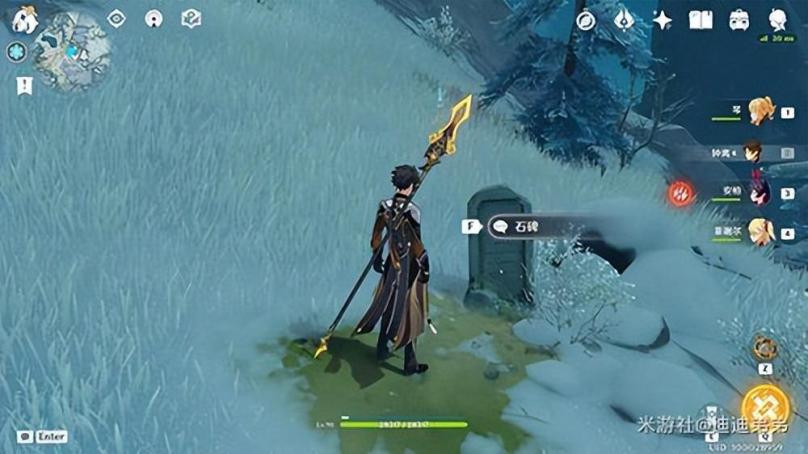Switch to party member Fischl (菲谢尔)
Image resolution: width=808 pixels, height=454 pixels.
point(760,232)
